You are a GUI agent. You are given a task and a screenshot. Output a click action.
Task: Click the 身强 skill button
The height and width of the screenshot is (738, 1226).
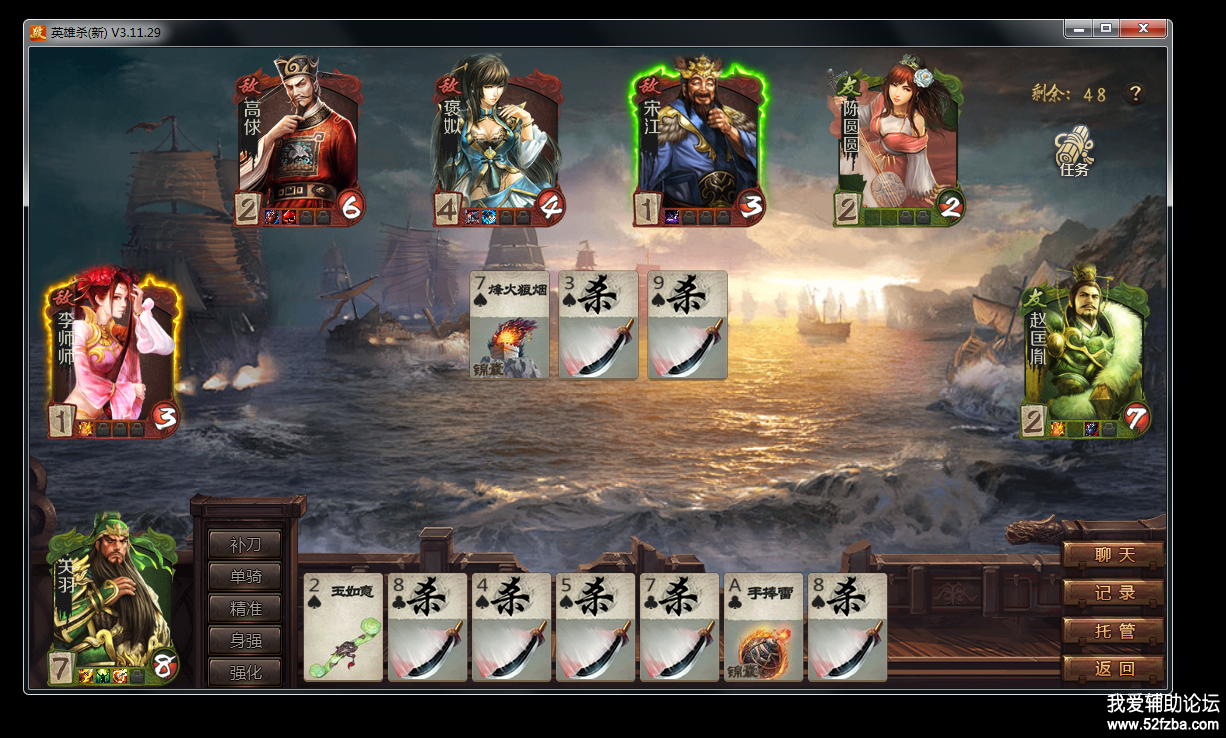pyautogui.click(x=245, y=640)
